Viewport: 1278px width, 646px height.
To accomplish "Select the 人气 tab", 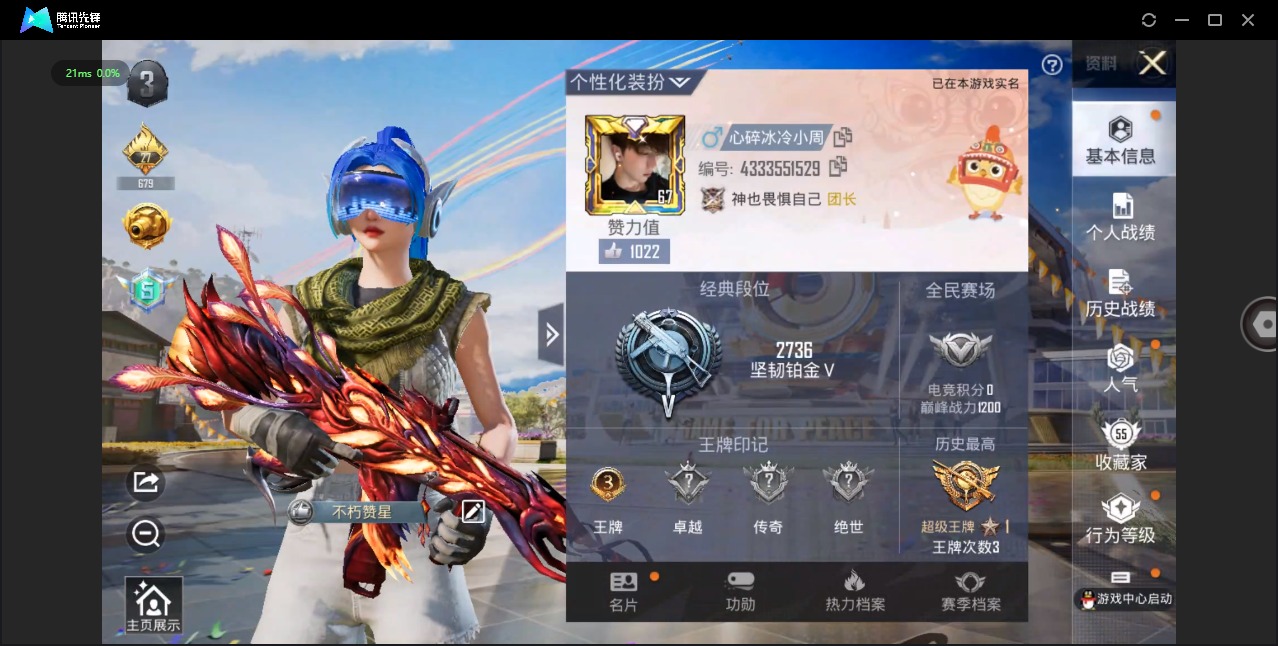I will 1120,367.
